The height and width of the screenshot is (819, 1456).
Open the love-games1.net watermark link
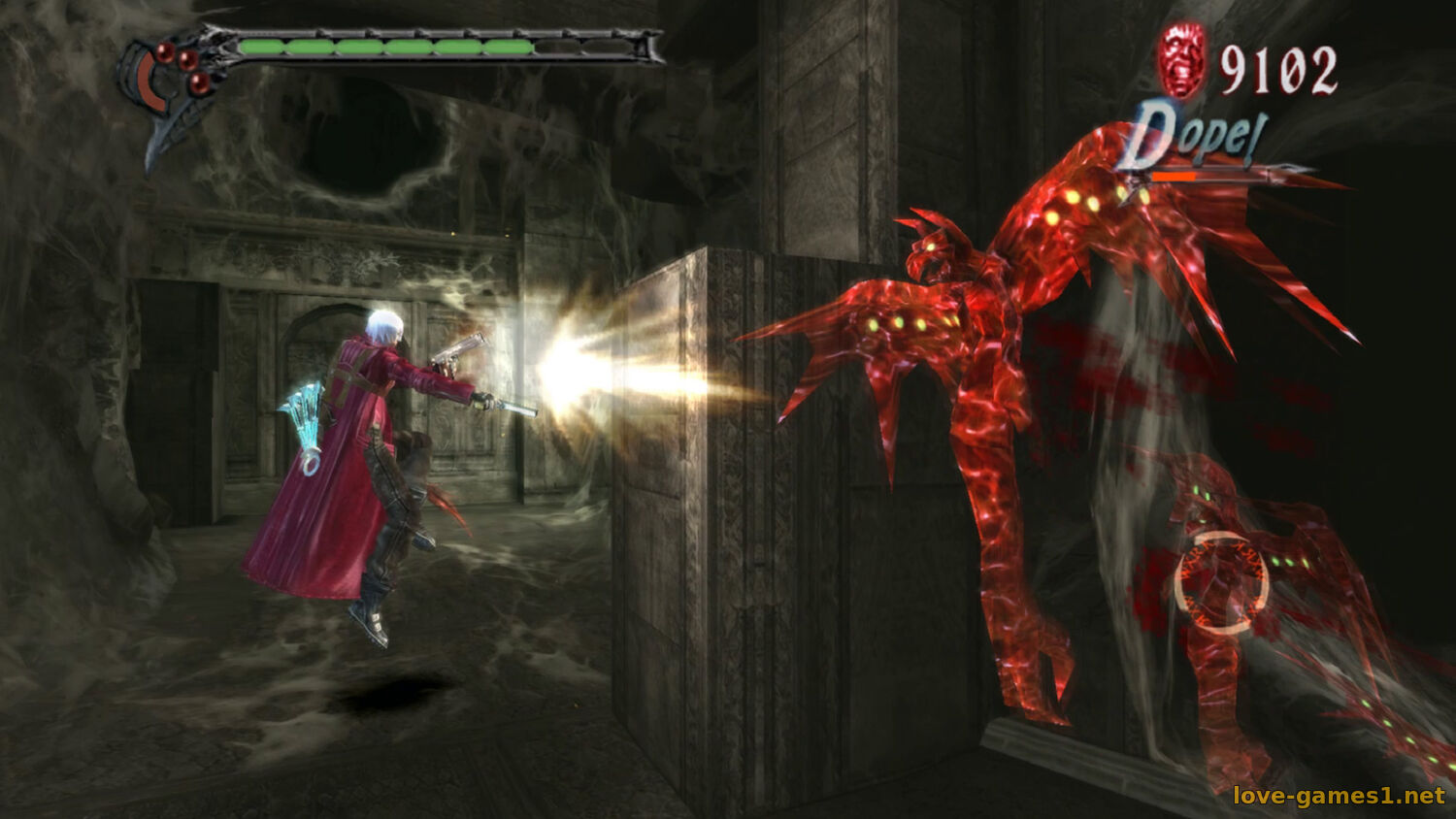[1338, 796]
